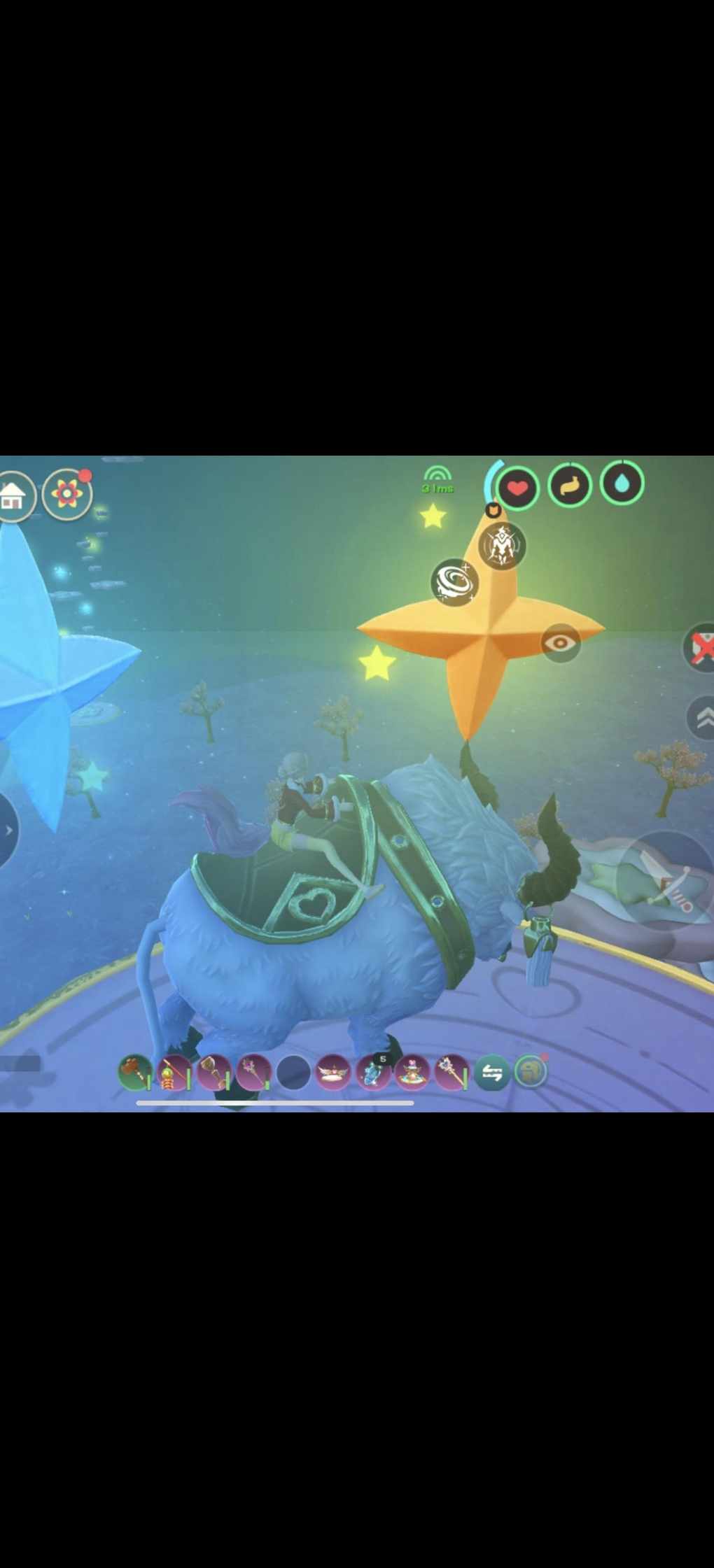Toggle the eye view button
714x1568 pixels.
(561, 642)
